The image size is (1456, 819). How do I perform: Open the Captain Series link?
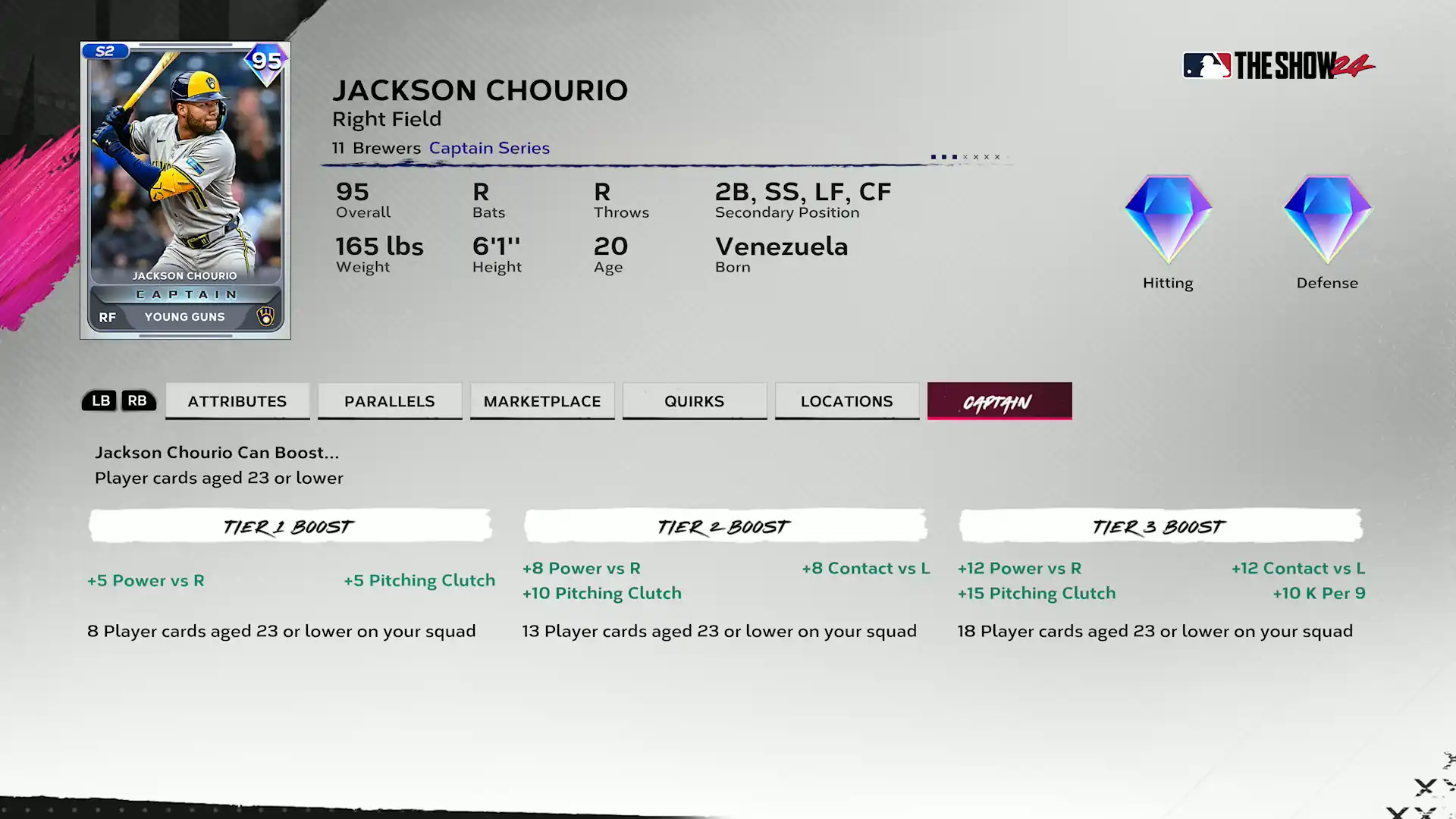point(489,148)
